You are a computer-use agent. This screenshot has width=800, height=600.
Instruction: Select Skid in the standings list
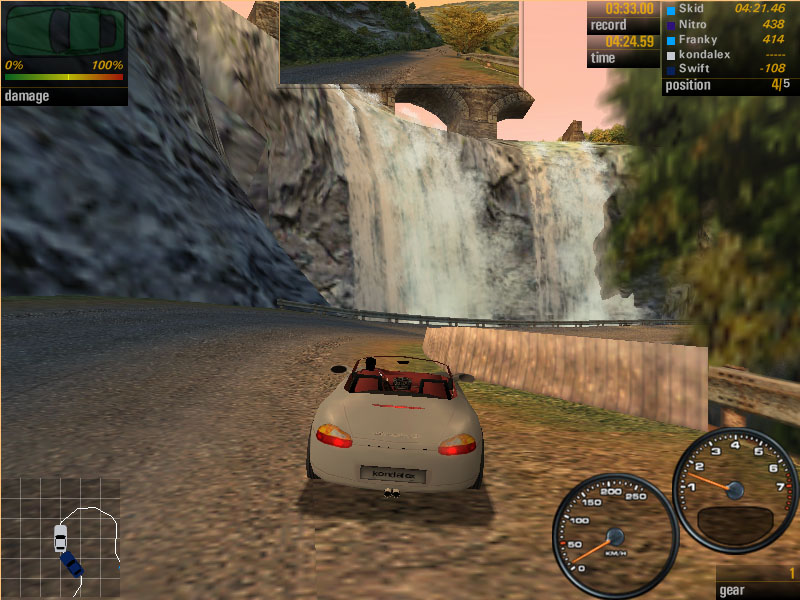(x=691, y=8)
